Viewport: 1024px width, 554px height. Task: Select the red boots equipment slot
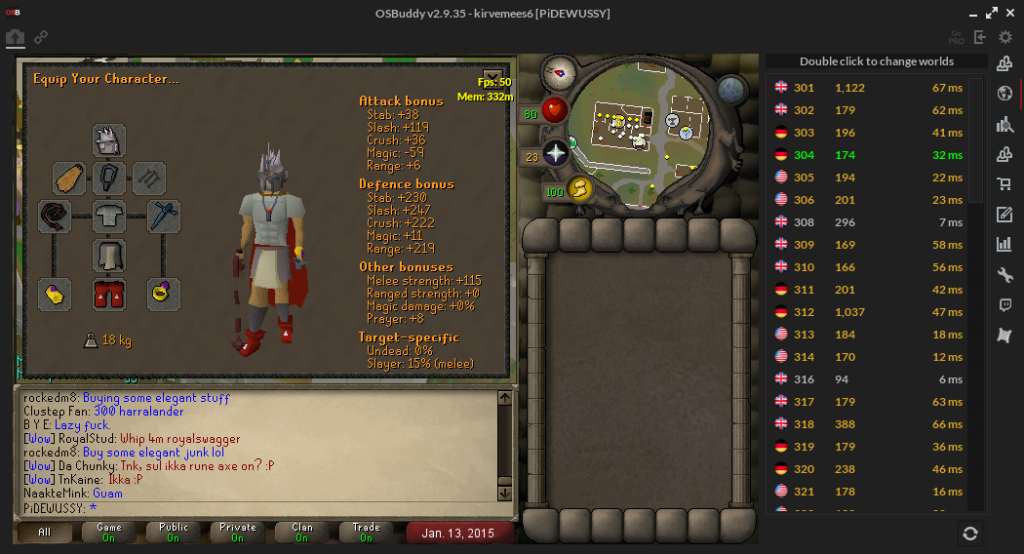(x=109, y=293)
